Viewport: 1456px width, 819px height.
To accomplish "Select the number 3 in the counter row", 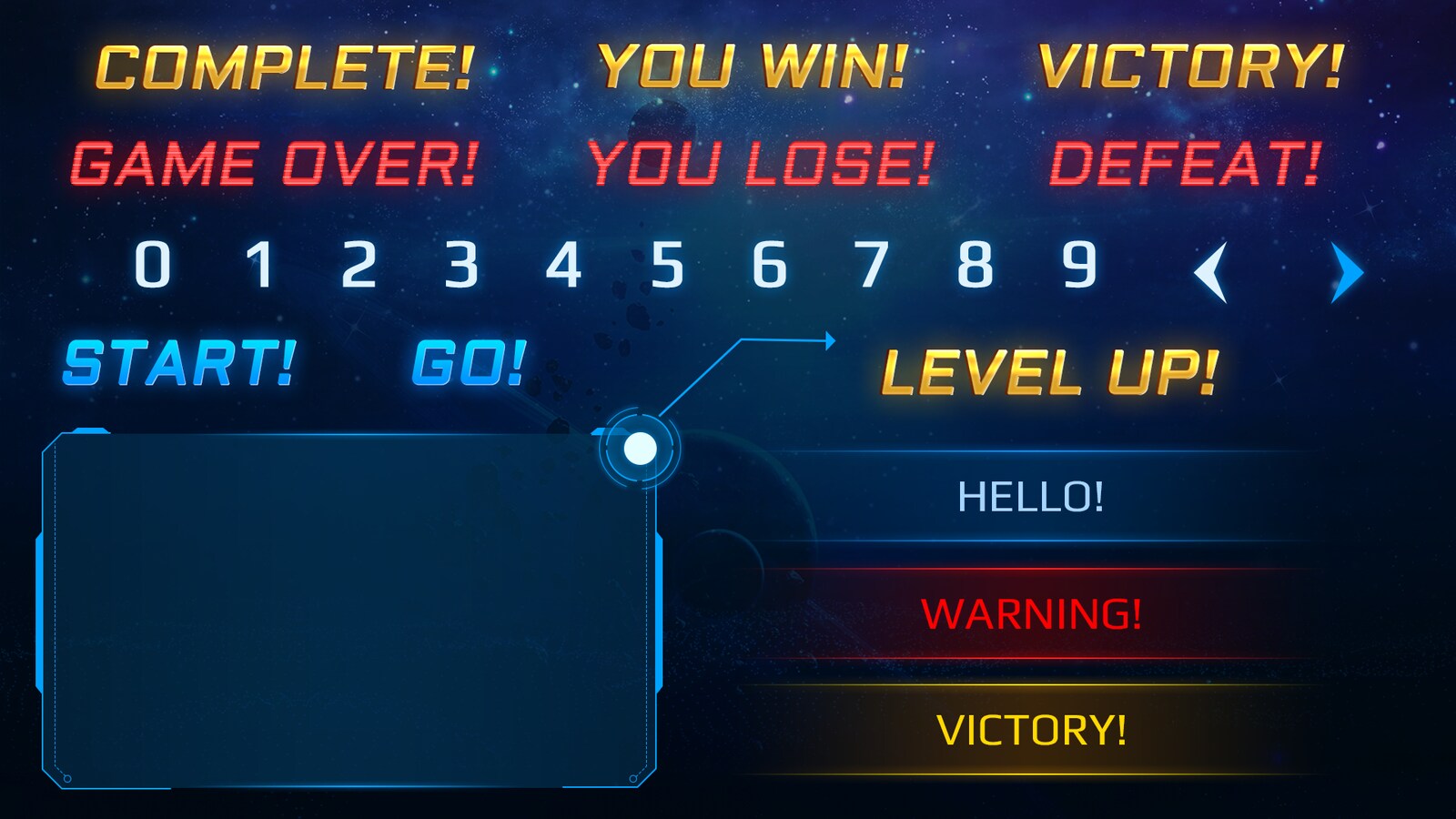I will click(x=460, y=267).
